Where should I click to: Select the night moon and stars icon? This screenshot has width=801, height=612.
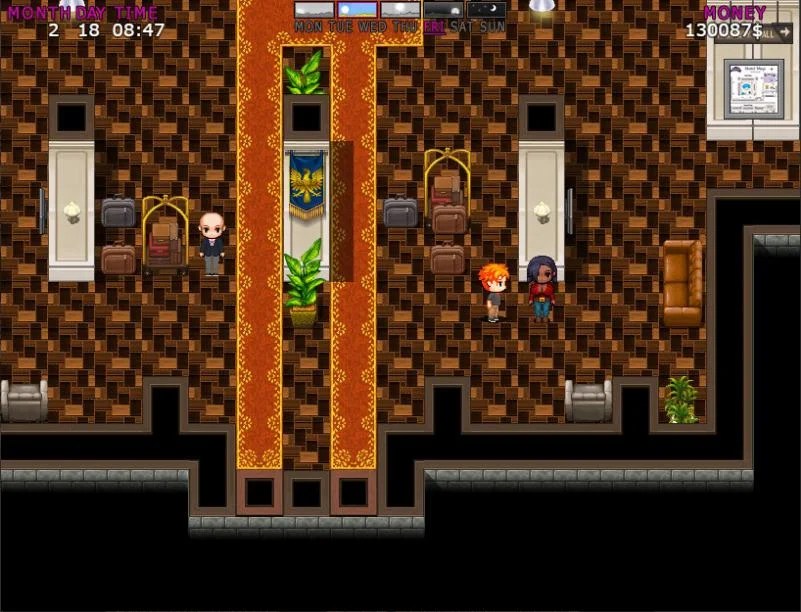486,9
